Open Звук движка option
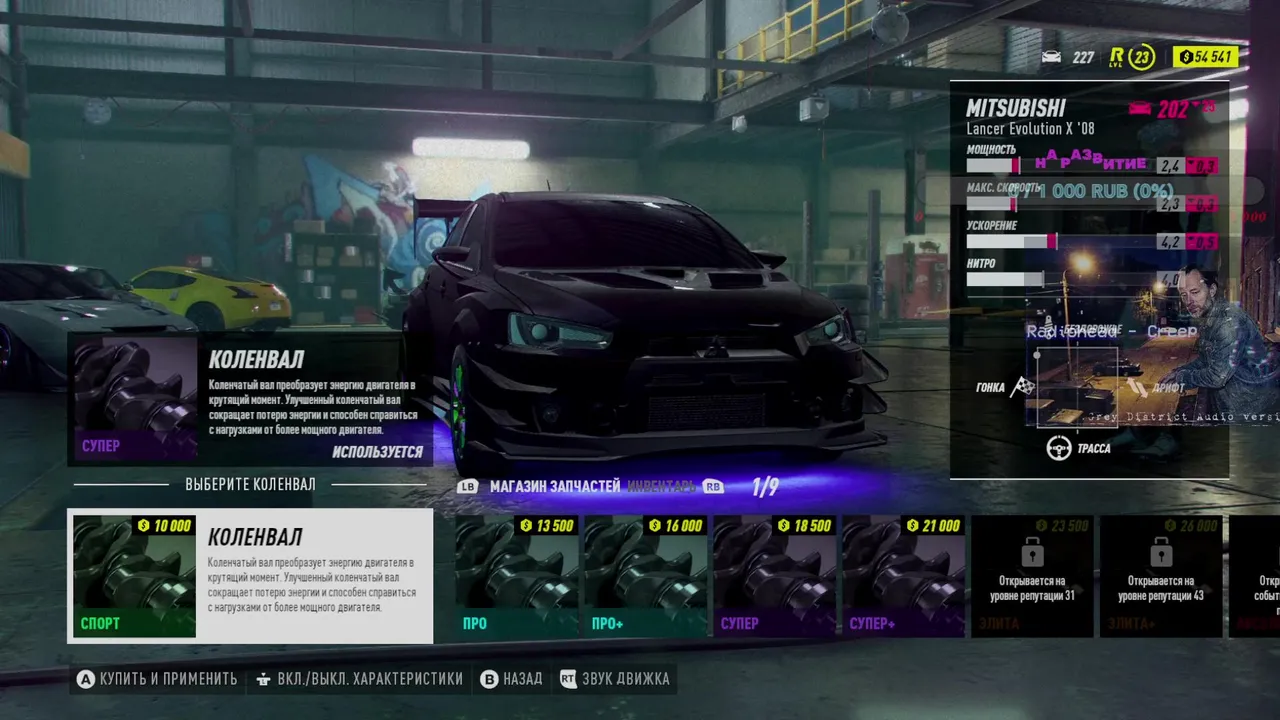 click(615, 679)
